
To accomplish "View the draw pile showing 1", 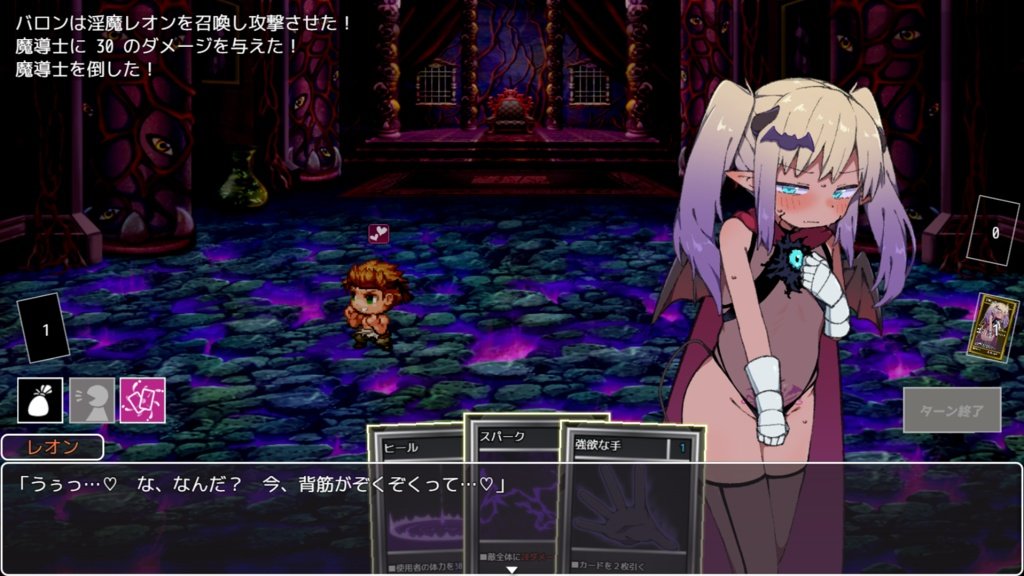I will point(44,329).
